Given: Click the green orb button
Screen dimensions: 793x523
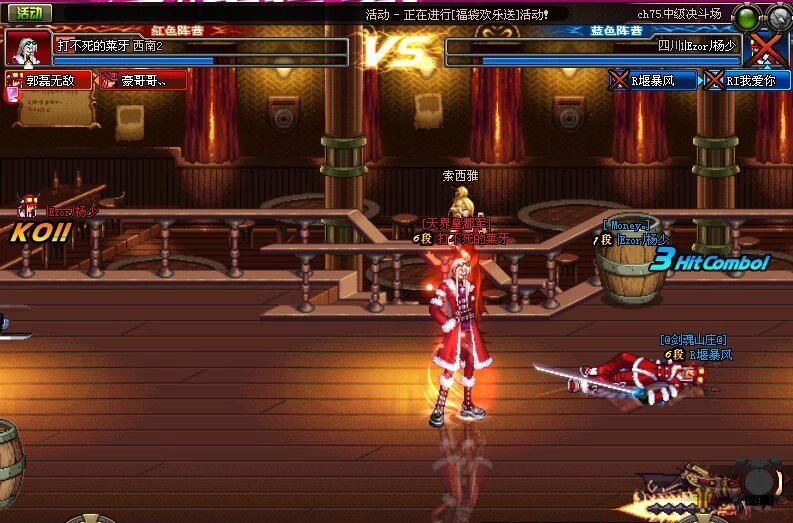Looking at the screenshot, I should tap(747, 17).
